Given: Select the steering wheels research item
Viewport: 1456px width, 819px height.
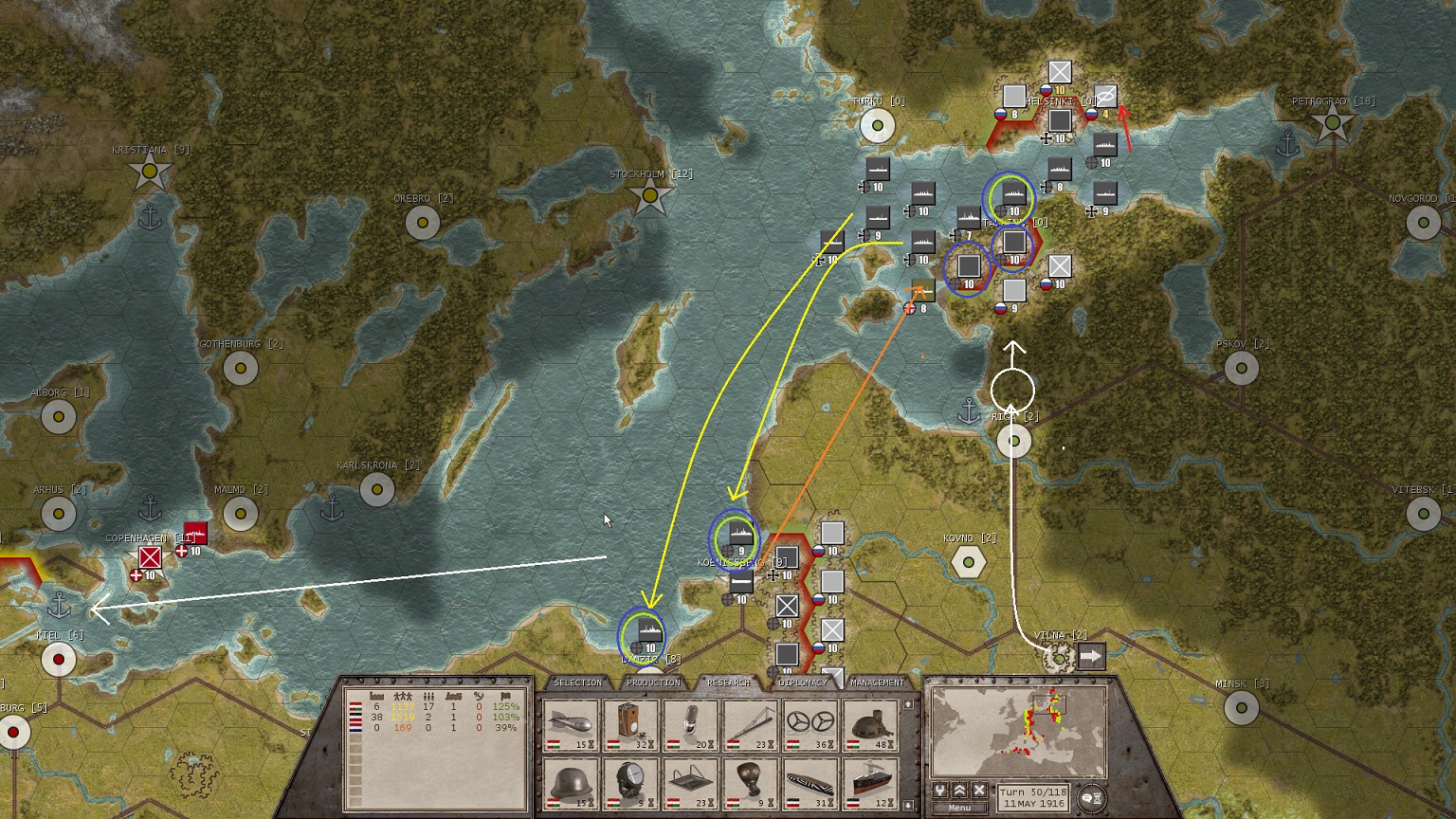Looking at the screenshot, I should [811, 725].
